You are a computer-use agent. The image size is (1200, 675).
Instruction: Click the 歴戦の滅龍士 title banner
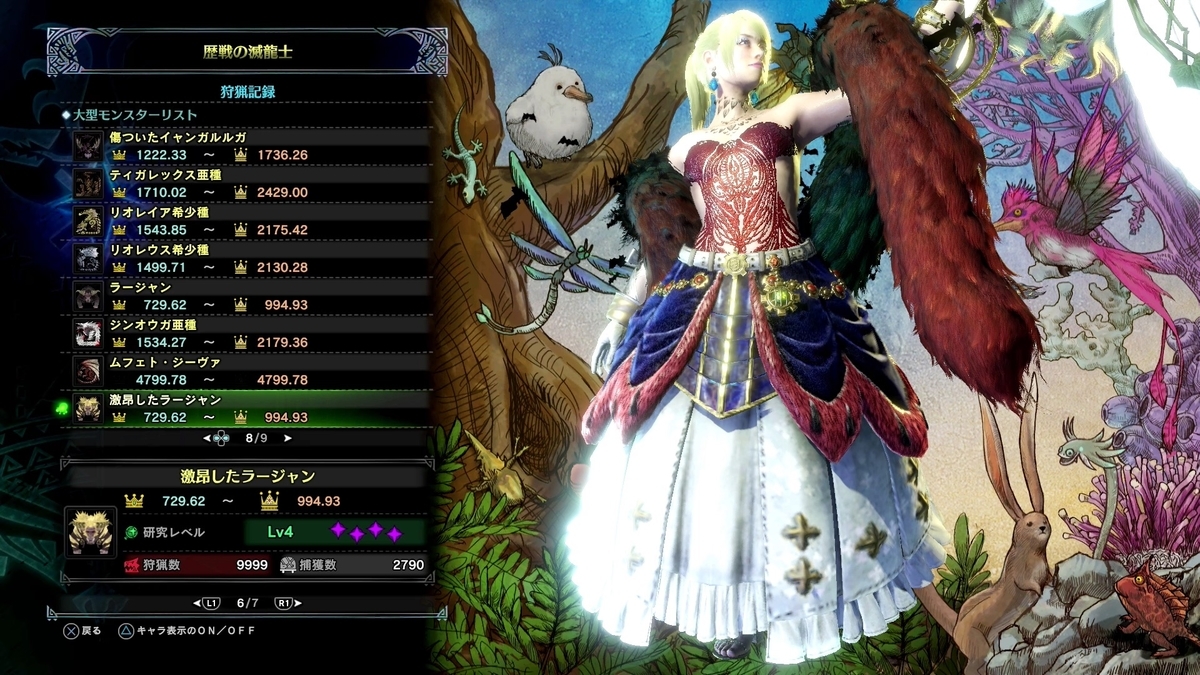coord(247,49)
